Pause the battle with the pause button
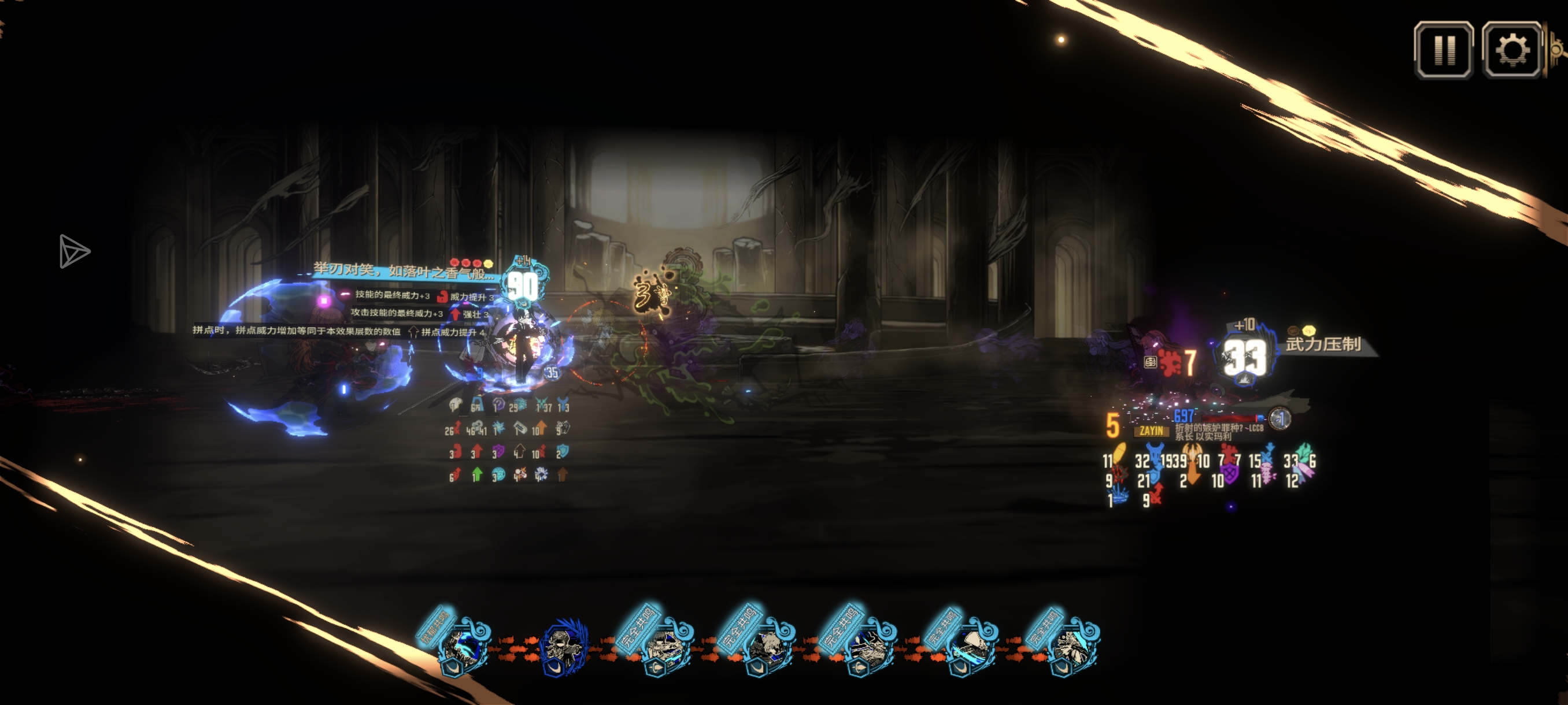The height and width of the screenshot is (705, 1568). (1443, 50)
